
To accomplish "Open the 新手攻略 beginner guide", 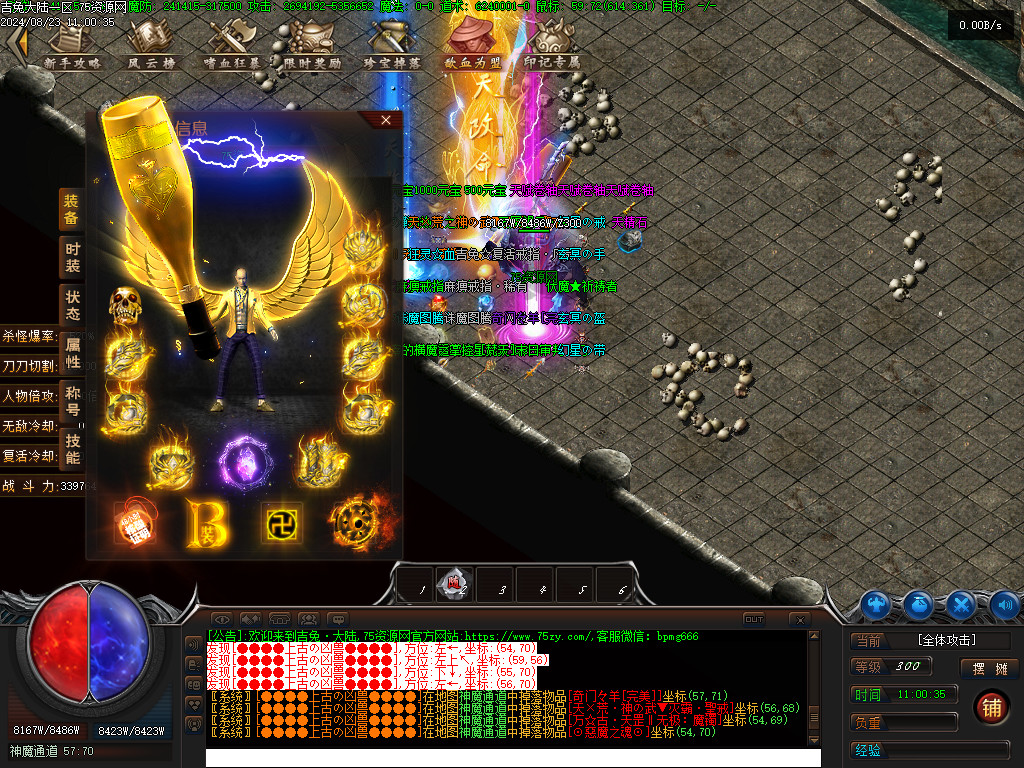I will (x=72, y=46).
